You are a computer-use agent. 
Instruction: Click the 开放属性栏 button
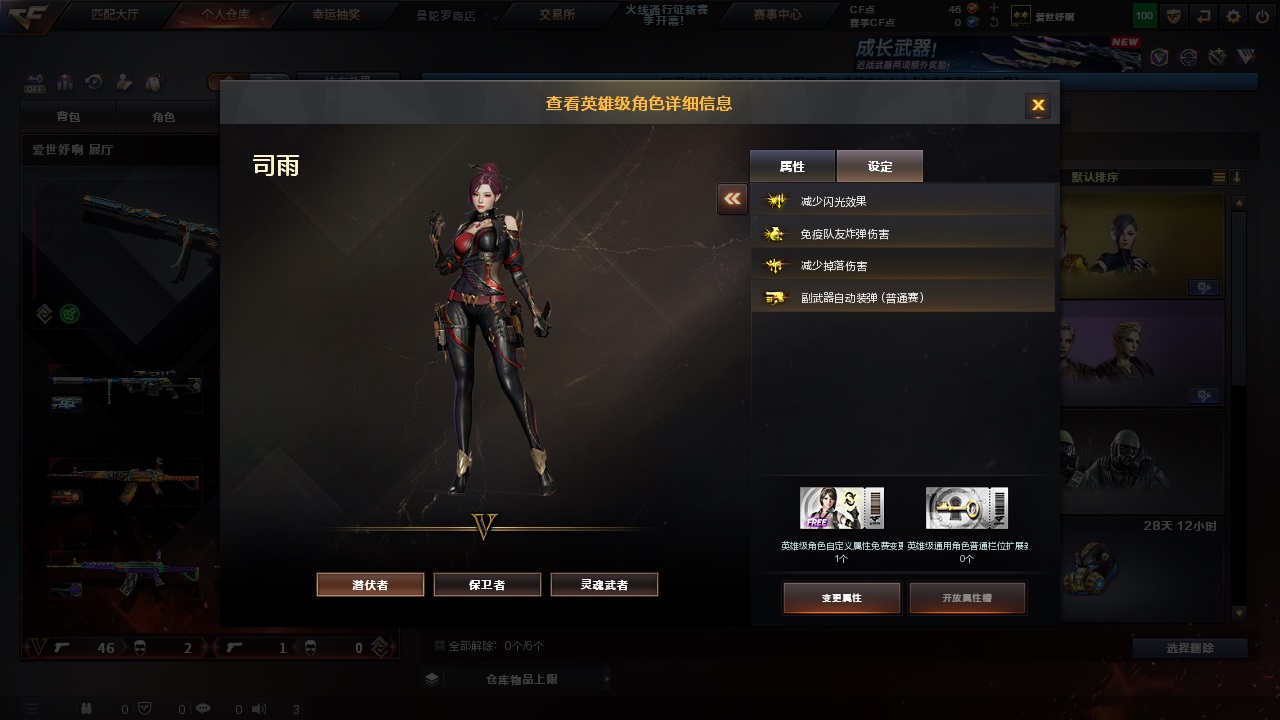click(967, 598)
